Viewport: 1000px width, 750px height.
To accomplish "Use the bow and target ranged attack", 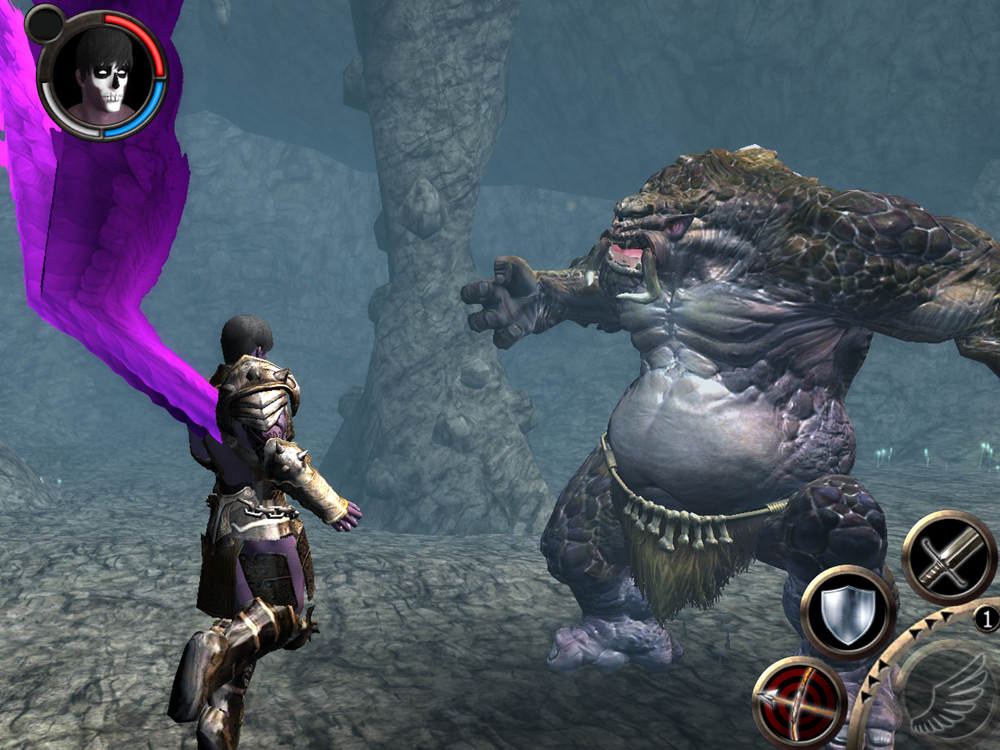I will click(x=799, y=702).
